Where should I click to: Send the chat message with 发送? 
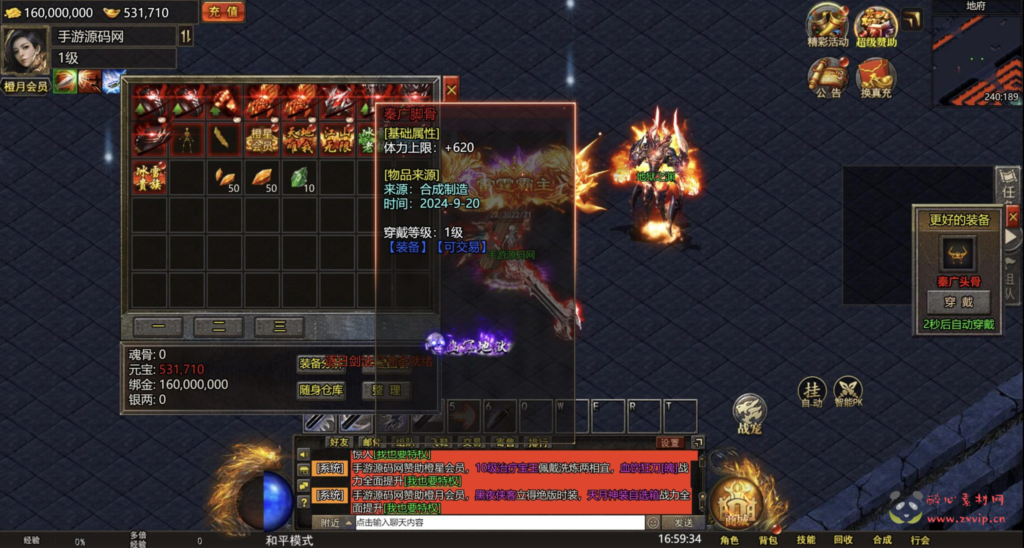point(683,522)
